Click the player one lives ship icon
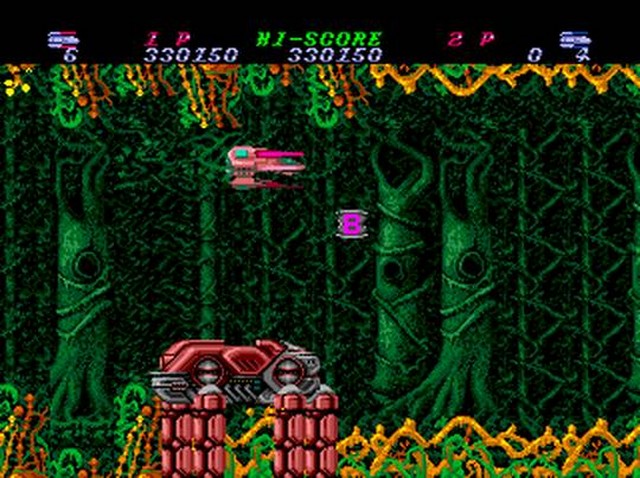The width and height of the screenshot is (640, 478). 63,39
